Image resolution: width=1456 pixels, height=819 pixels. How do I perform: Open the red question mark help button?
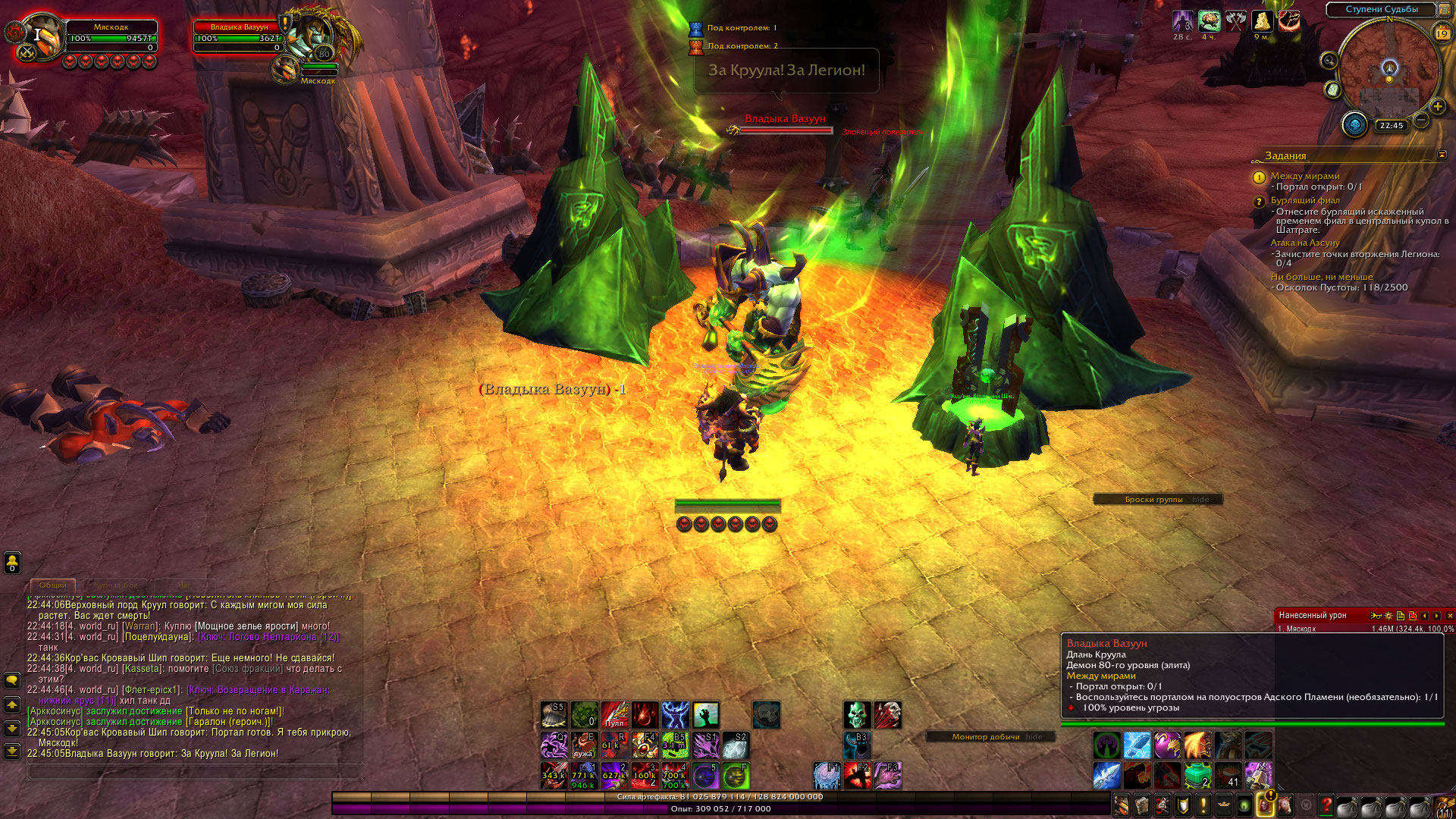[x=1326, y=805]
